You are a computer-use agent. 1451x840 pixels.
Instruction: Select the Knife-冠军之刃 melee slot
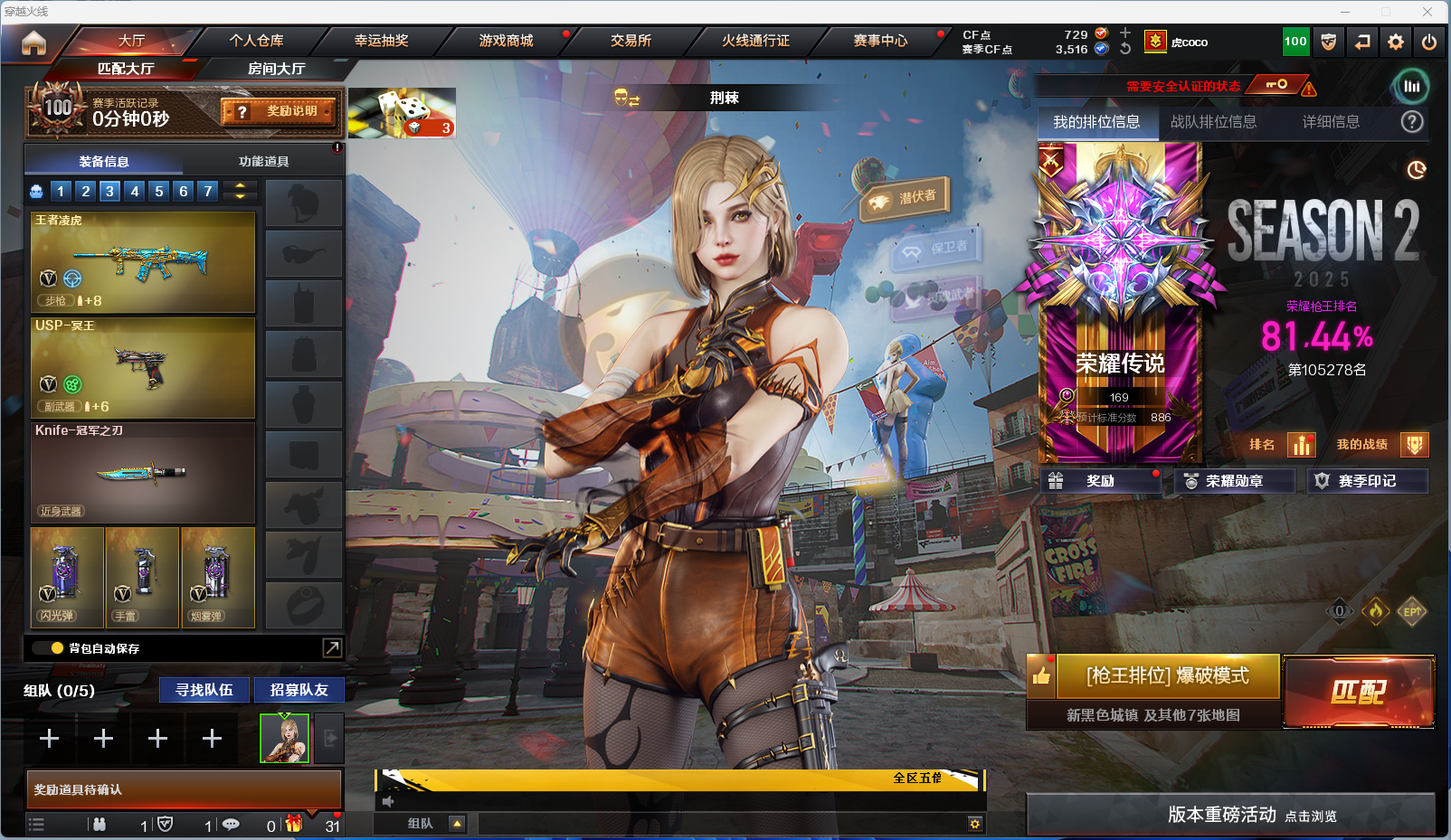pyautogui.click(x=143, y=472)
